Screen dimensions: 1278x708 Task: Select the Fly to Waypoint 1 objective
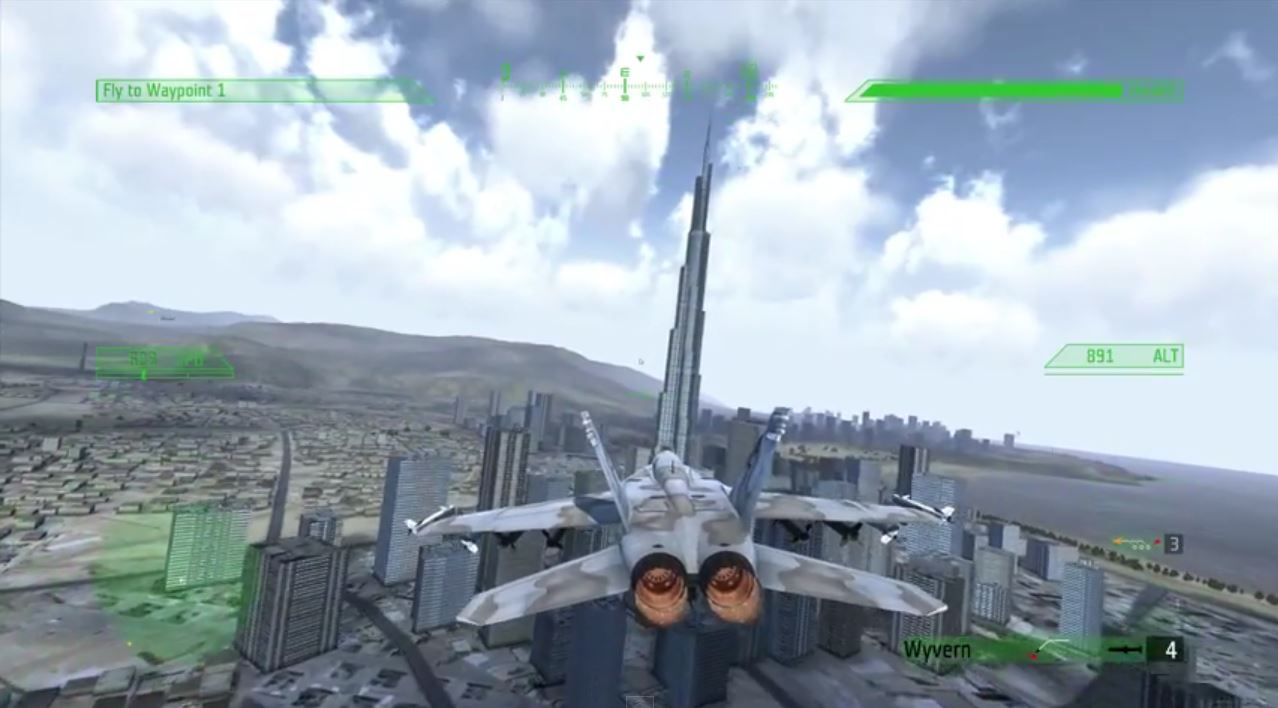tap(164, 91)
